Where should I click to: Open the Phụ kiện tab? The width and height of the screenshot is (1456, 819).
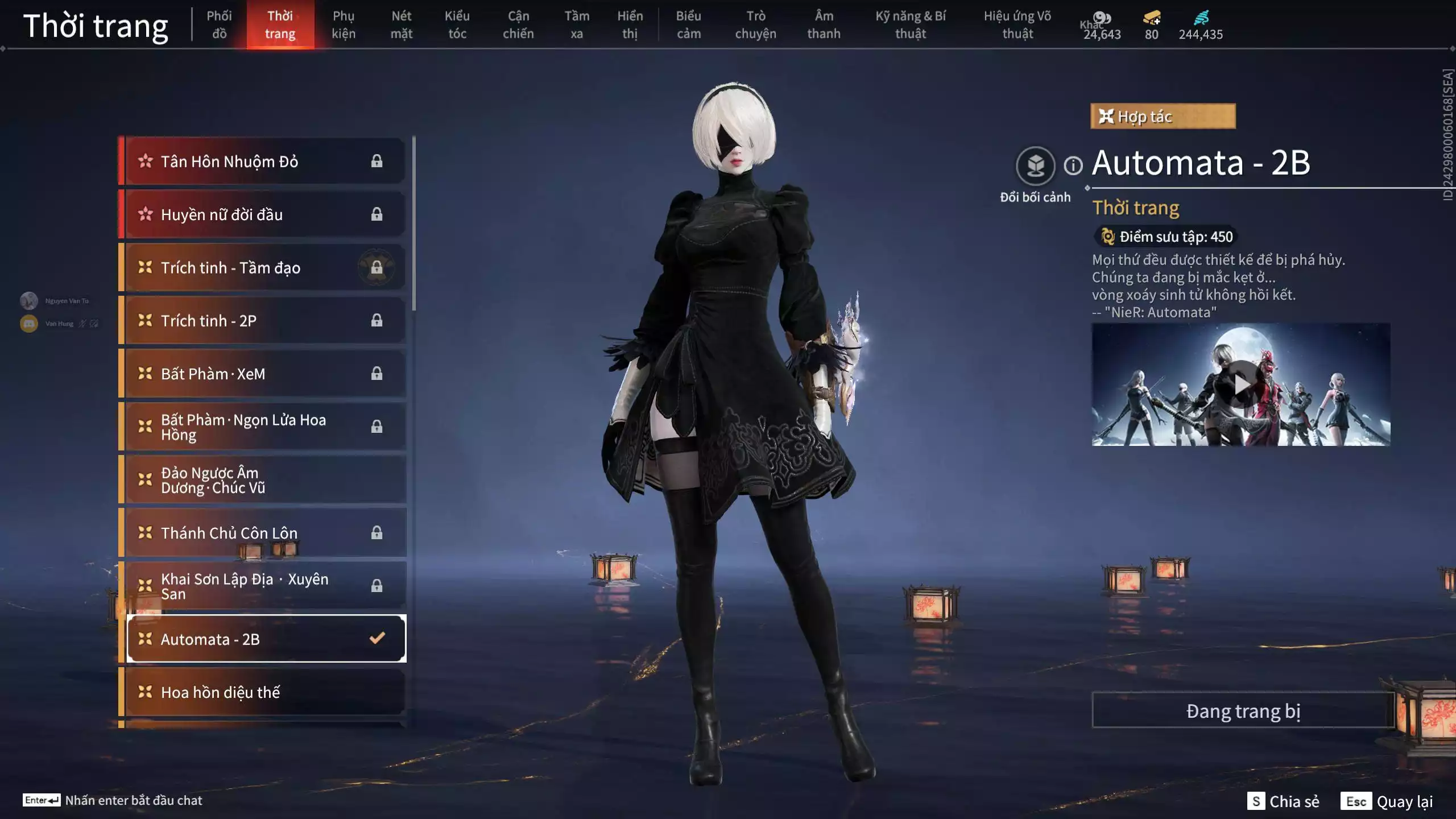[x=344, y=24]
